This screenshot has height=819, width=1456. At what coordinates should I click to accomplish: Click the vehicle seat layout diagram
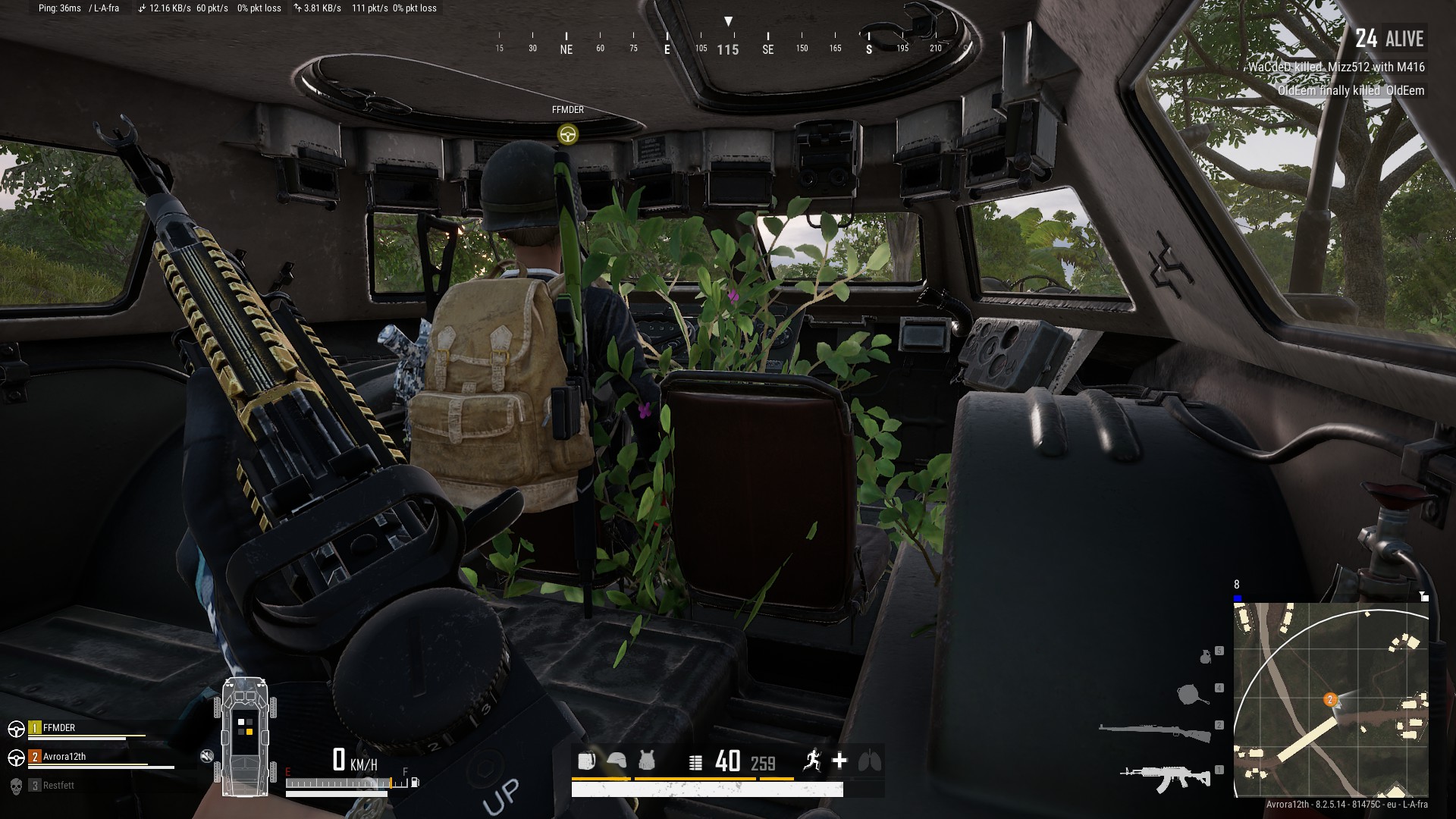(245, 736)
